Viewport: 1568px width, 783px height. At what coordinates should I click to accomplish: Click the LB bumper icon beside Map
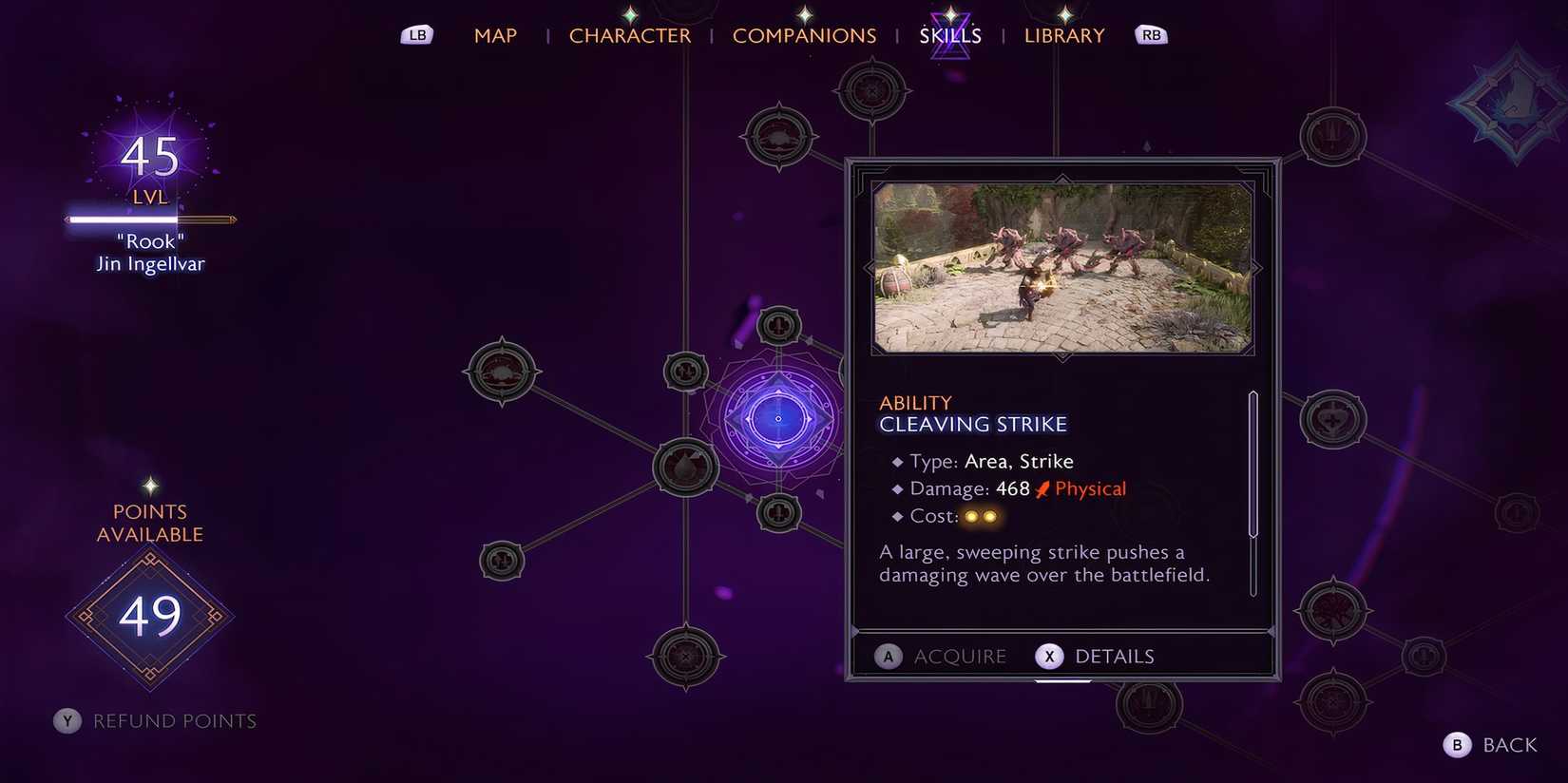click(x=415, y=33)
